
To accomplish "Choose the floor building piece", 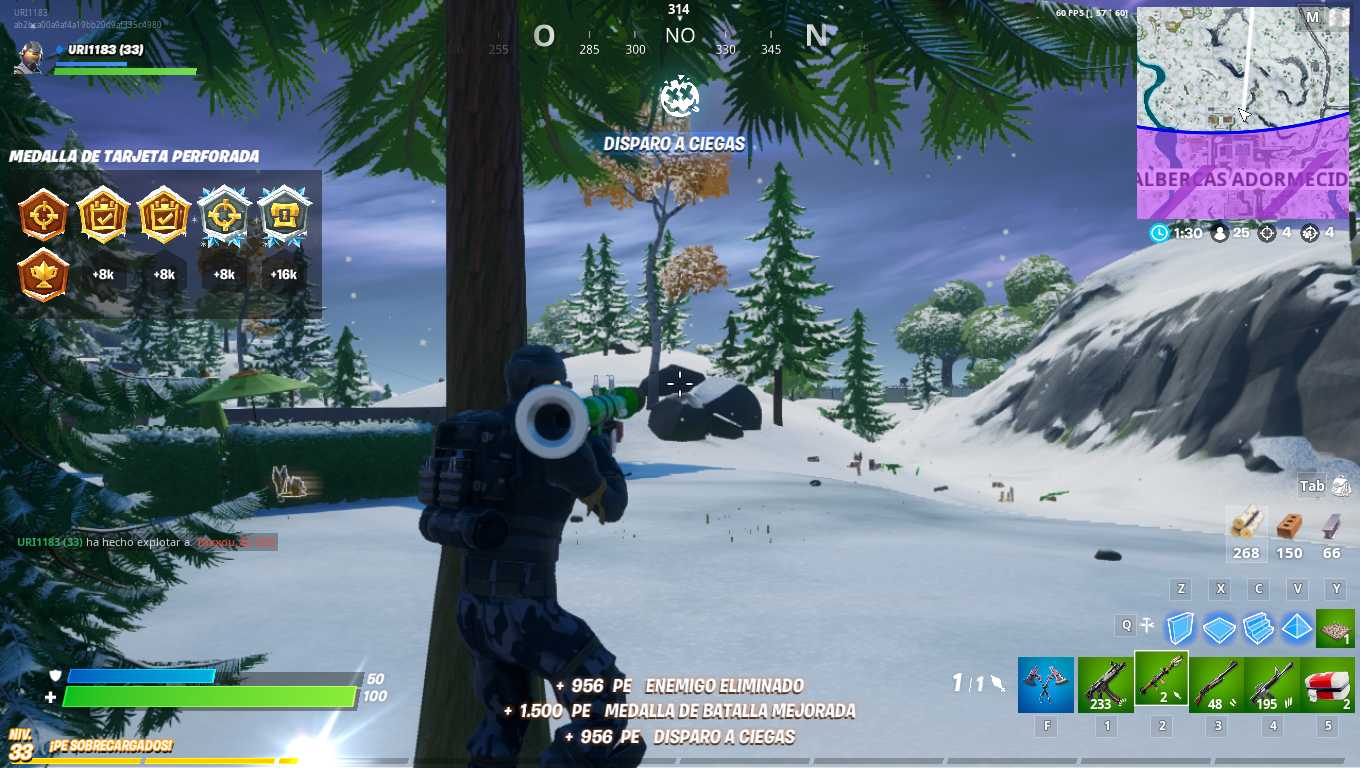I will [x=1219, y=627].
